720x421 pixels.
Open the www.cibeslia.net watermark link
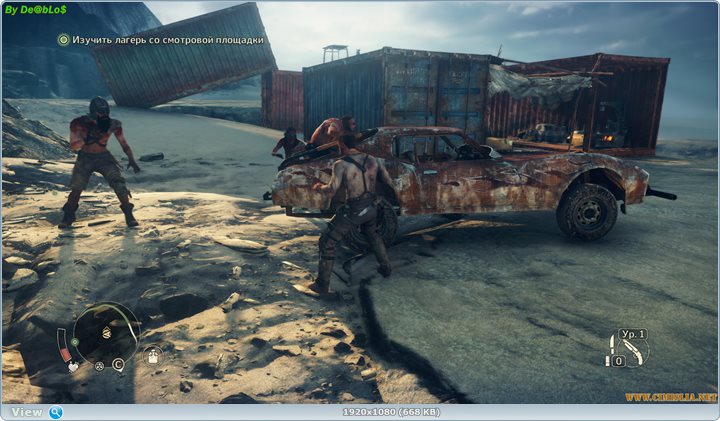click(x=671, y=397)
